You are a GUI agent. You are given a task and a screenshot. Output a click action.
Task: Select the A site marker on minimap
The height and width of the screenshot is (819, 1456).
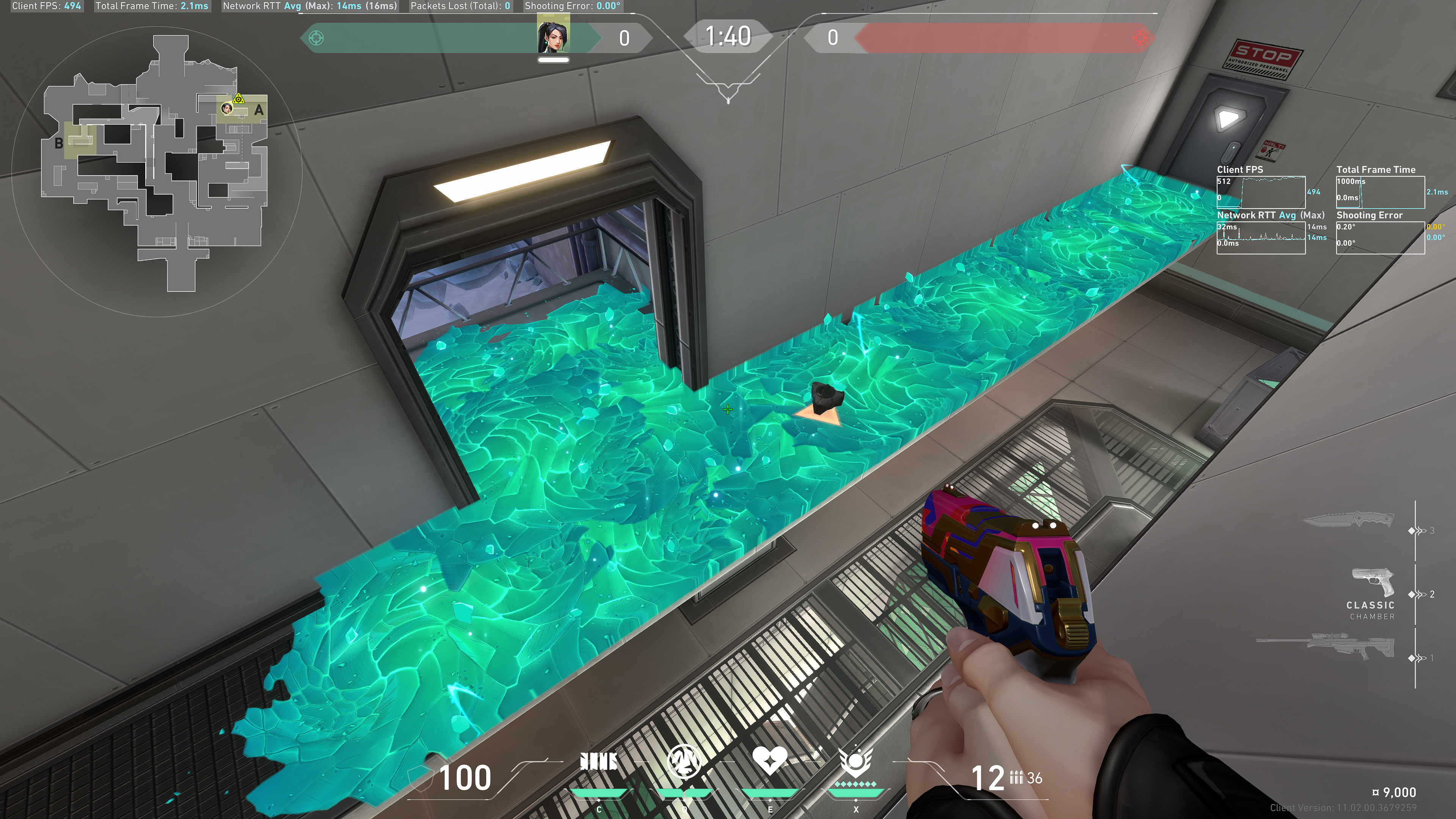pyautogui.click(x=258, y=110)
